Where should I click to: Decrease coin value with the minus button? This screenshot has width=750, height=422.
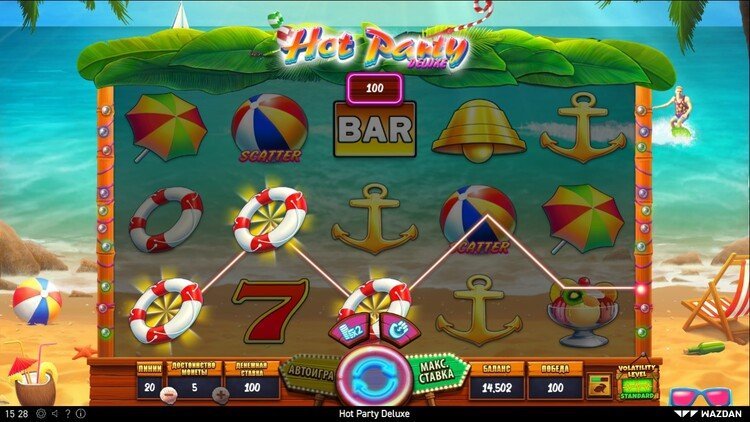click(x=166, y=393)
